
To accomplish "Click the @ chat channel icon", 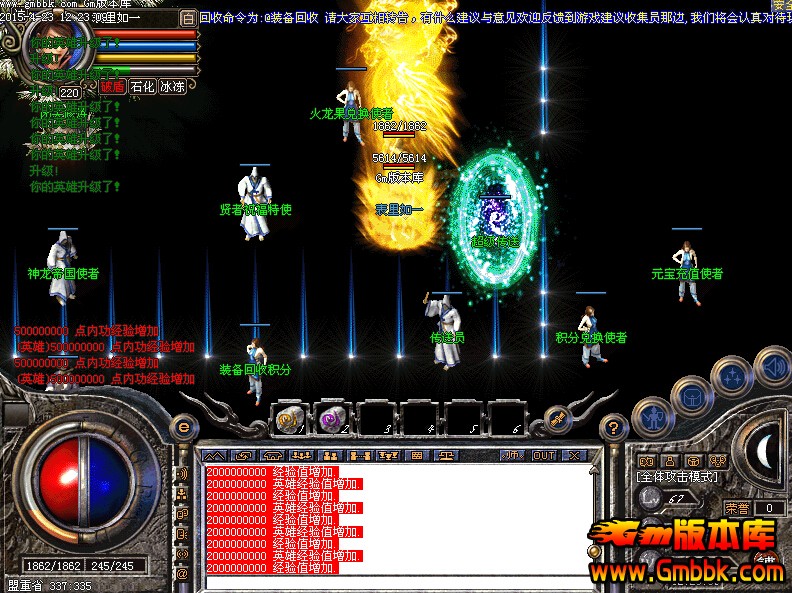I will pyautogui.click(x=183, y=575).
